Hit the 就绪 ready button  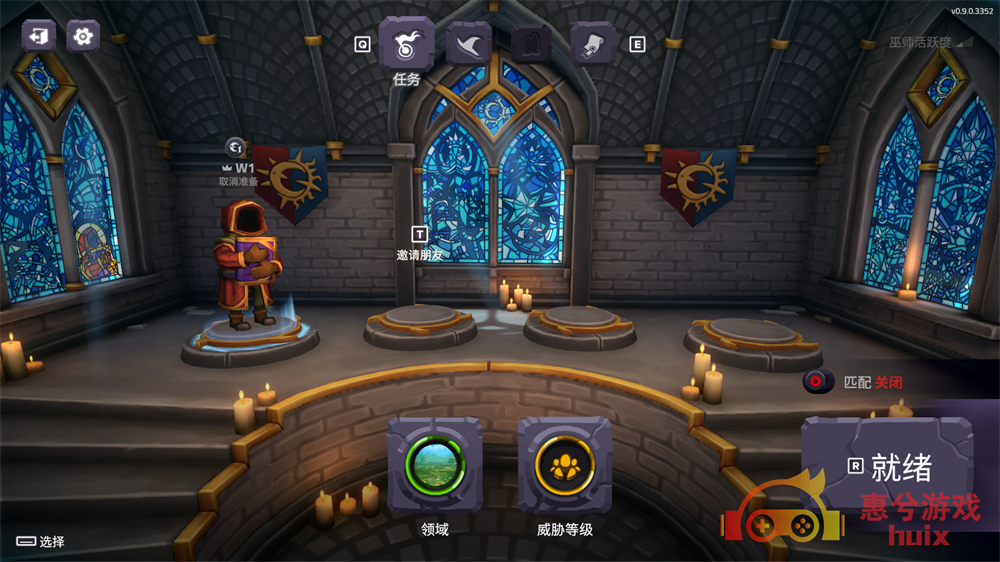click(x=886, y=466)
